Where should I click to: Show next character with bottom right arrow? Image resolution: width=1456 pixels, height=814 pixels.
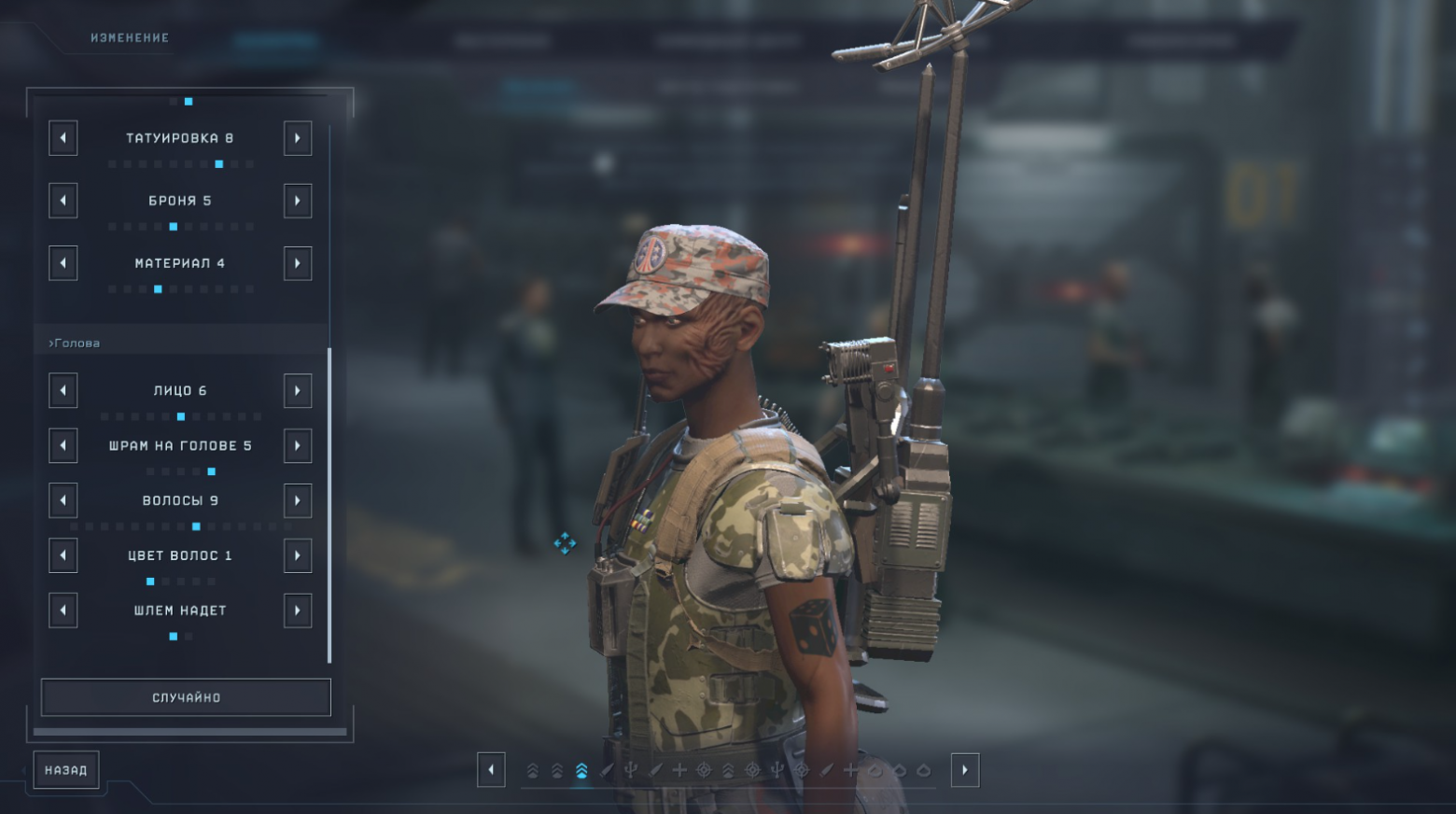pyautogui.click(x=965, y=770)
